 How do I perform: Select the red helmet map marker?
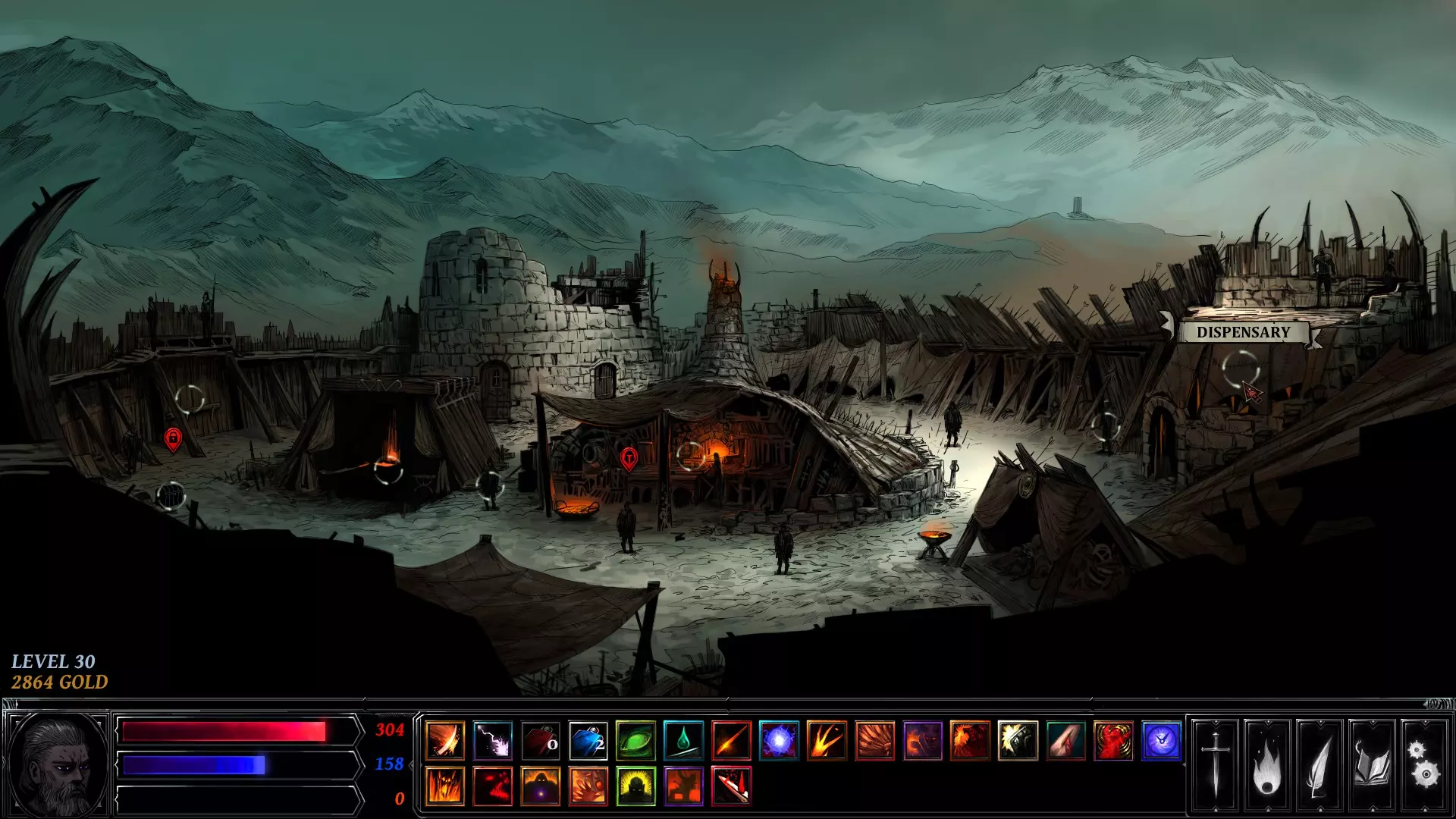point(629,457)
